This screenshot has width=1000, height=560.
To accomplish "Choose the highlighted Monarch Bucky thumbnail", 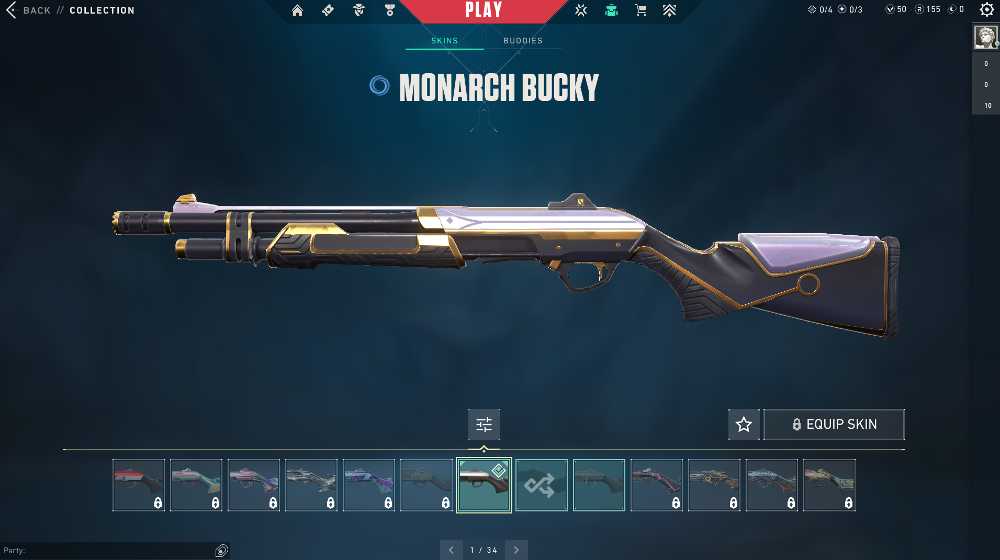I will click(x=484, y=485).
